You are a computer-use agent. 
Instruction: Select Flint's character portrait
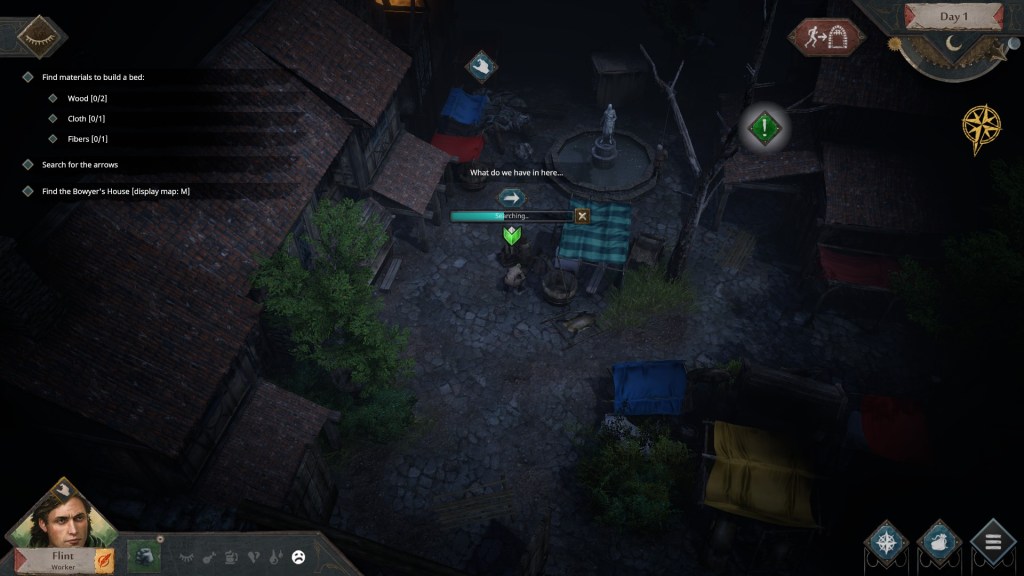coord(62,517)
